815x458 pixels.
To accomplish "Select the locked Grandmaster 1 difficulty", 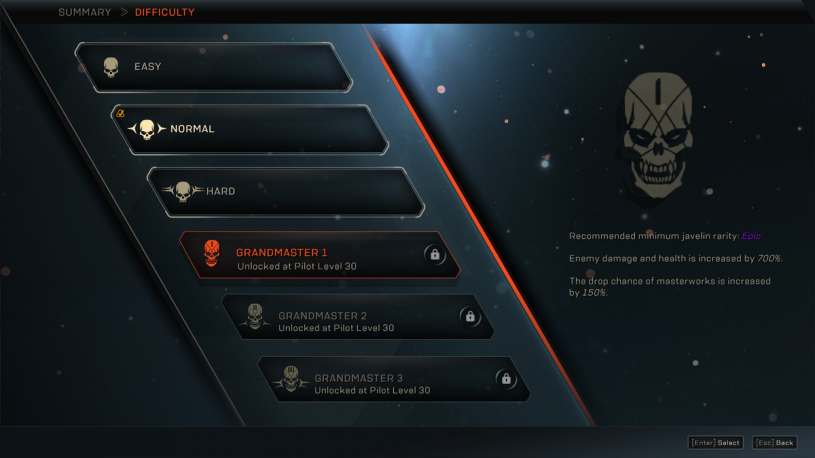I will point(319,255).
